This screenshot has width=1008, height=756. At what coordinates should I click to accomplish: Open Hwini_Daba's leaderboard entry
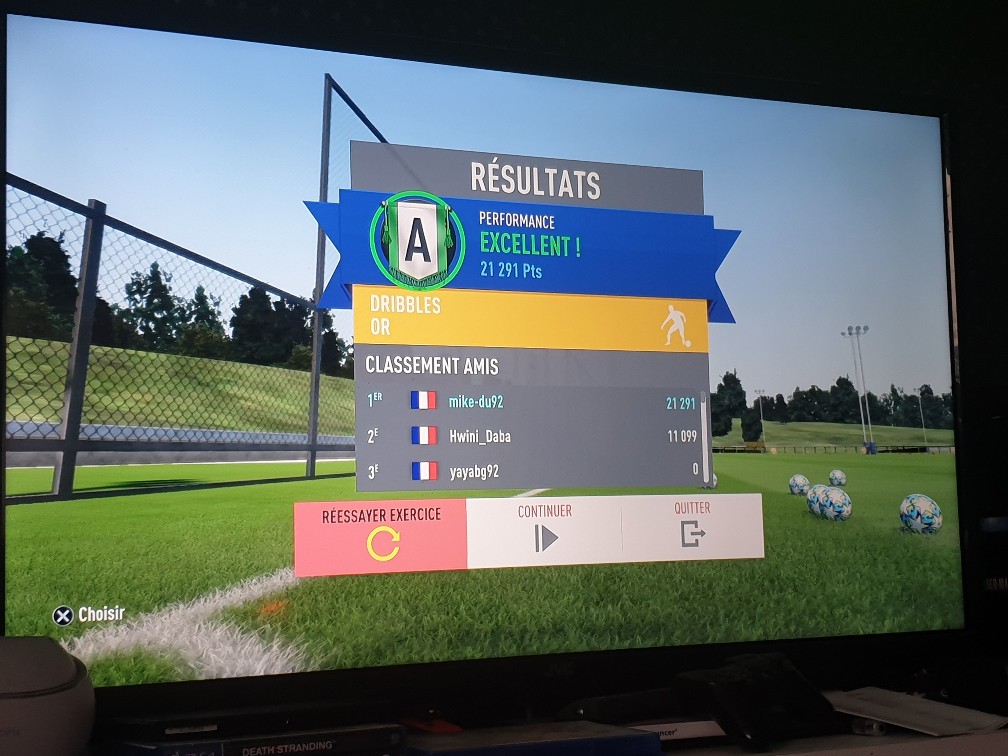(530, 436)
